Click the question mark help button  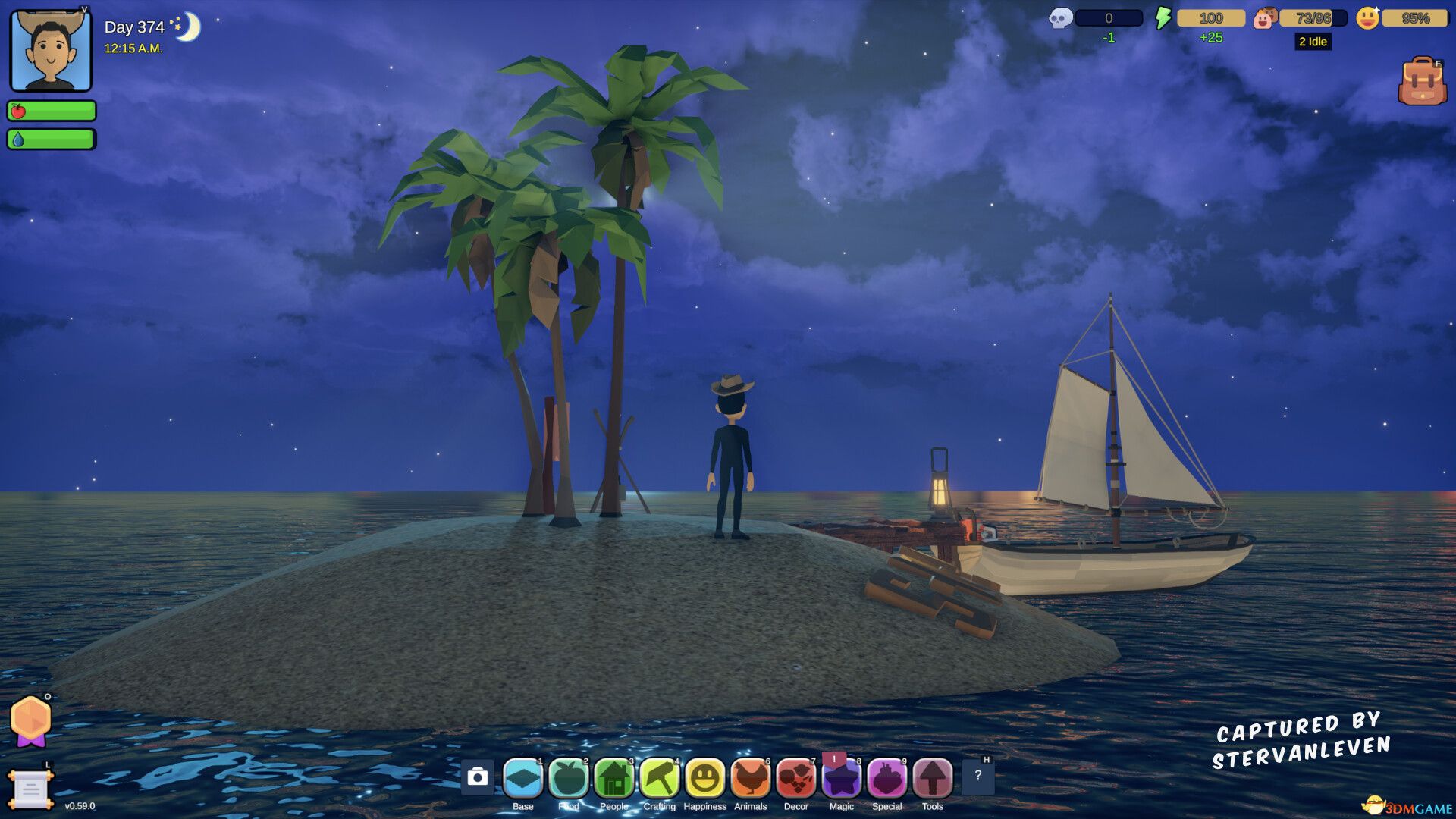coord(978,777)
